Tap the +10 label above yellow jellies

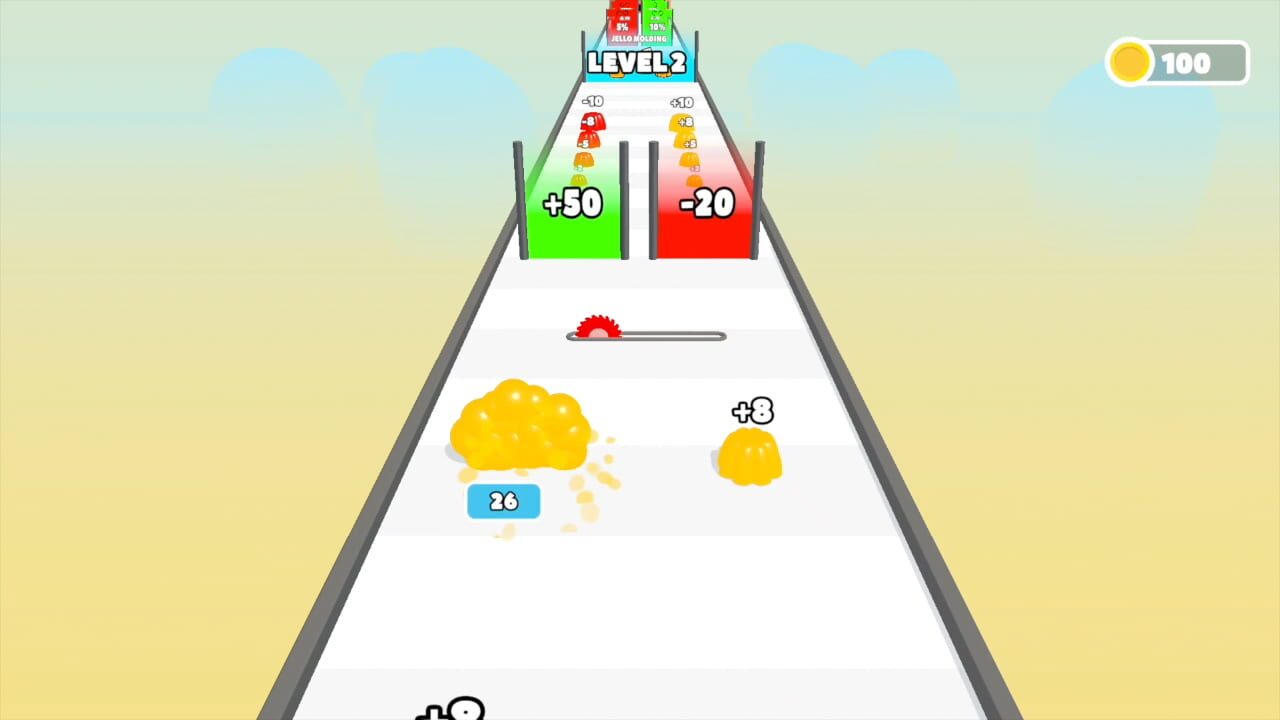click(681, 102)
